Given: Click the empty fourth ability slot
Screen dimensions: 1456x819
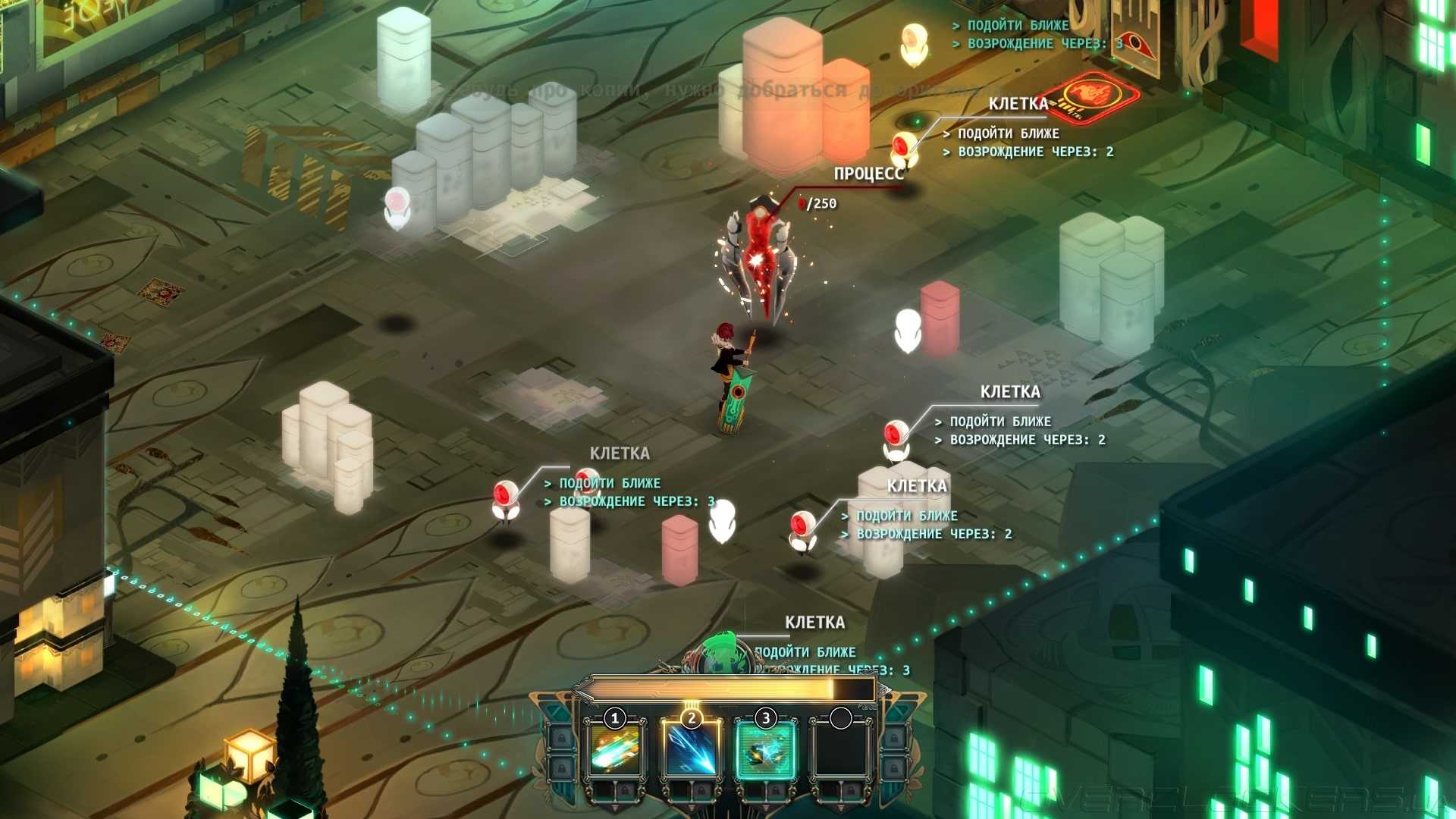Looking at the screenshot, I should [x=840, y=749].
